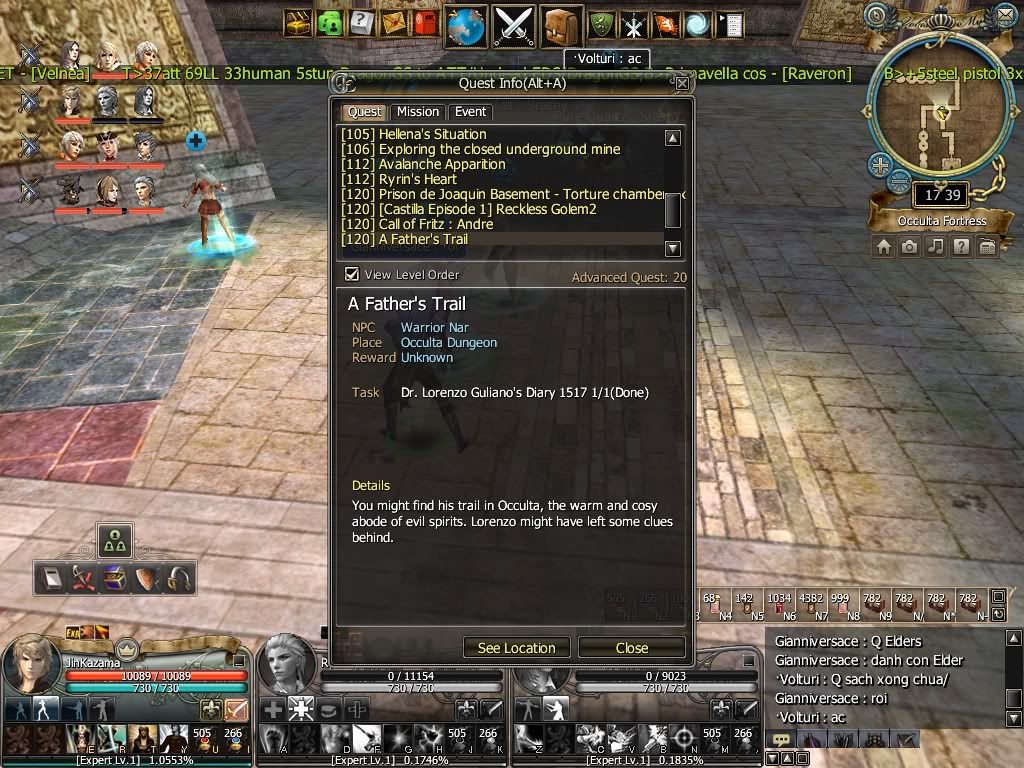
Task: Close the Quest Info window with X
Action: (x=681, y=84)
